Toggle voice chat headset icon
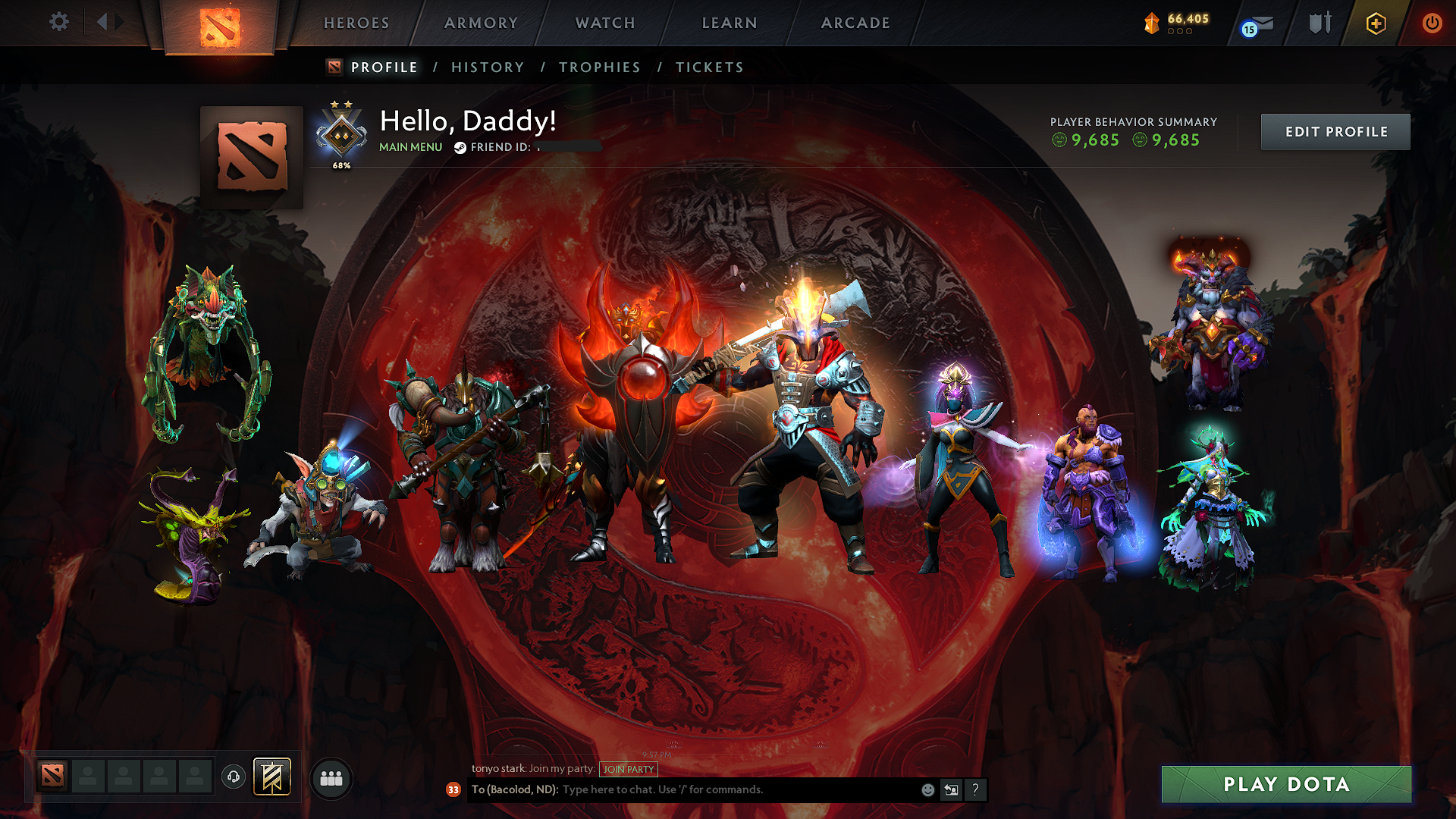Screen dimensions: 1456x819 234,777
